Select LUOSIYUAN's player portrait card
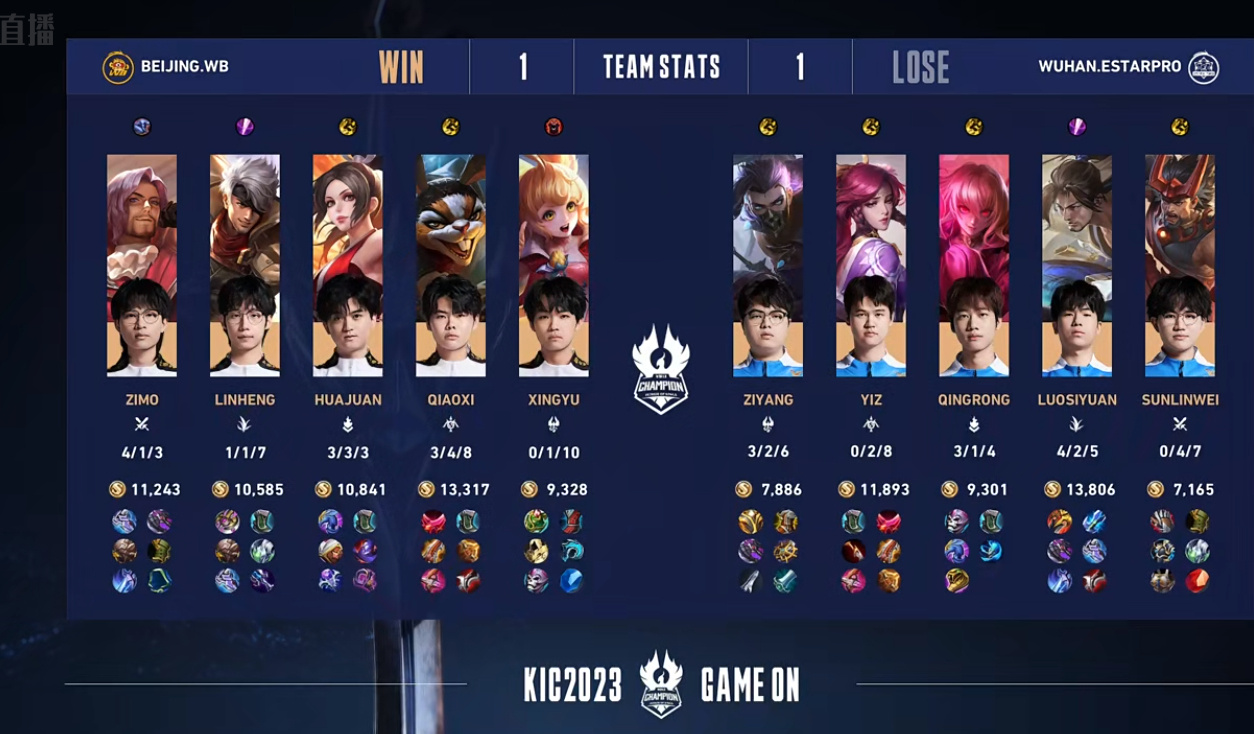 [x=1077, y=266]
